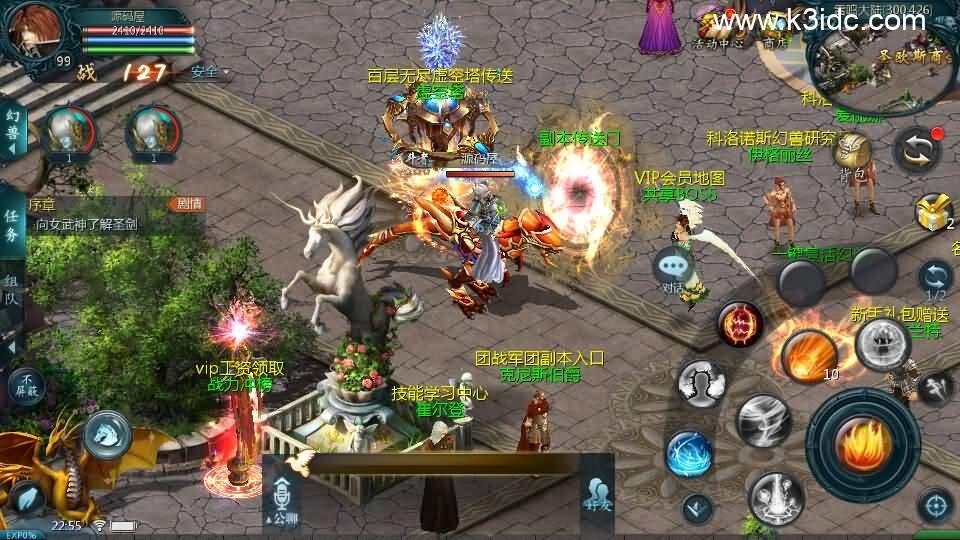The height and width of the screenshot is (540, 960).
Task: Open the 安全 mode dropdown
Action: tap(209, 72)
